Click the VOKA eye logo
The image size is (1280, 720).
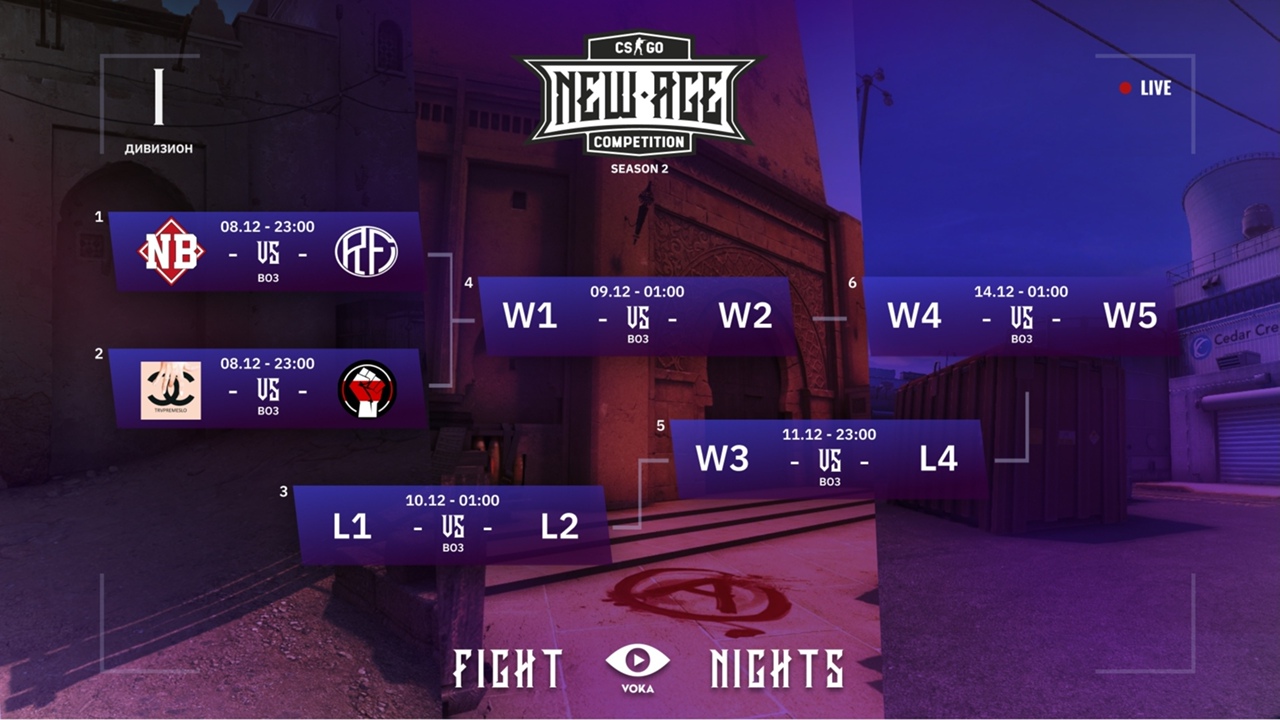coord(638,666)
